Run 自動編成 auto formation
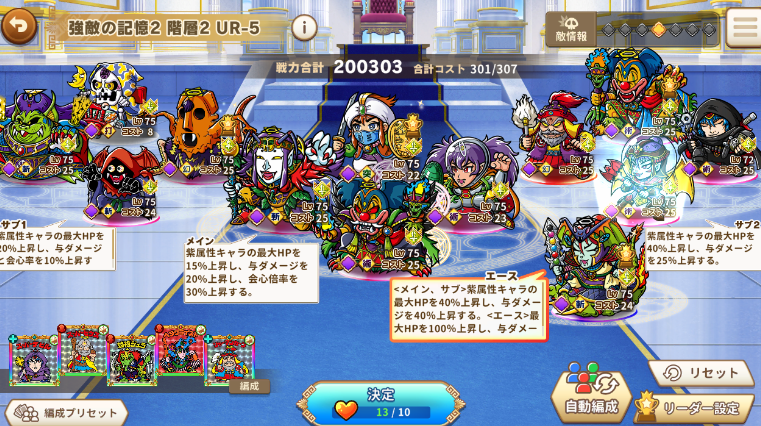Viewport: 761px width, 426px height. (591, 393)
